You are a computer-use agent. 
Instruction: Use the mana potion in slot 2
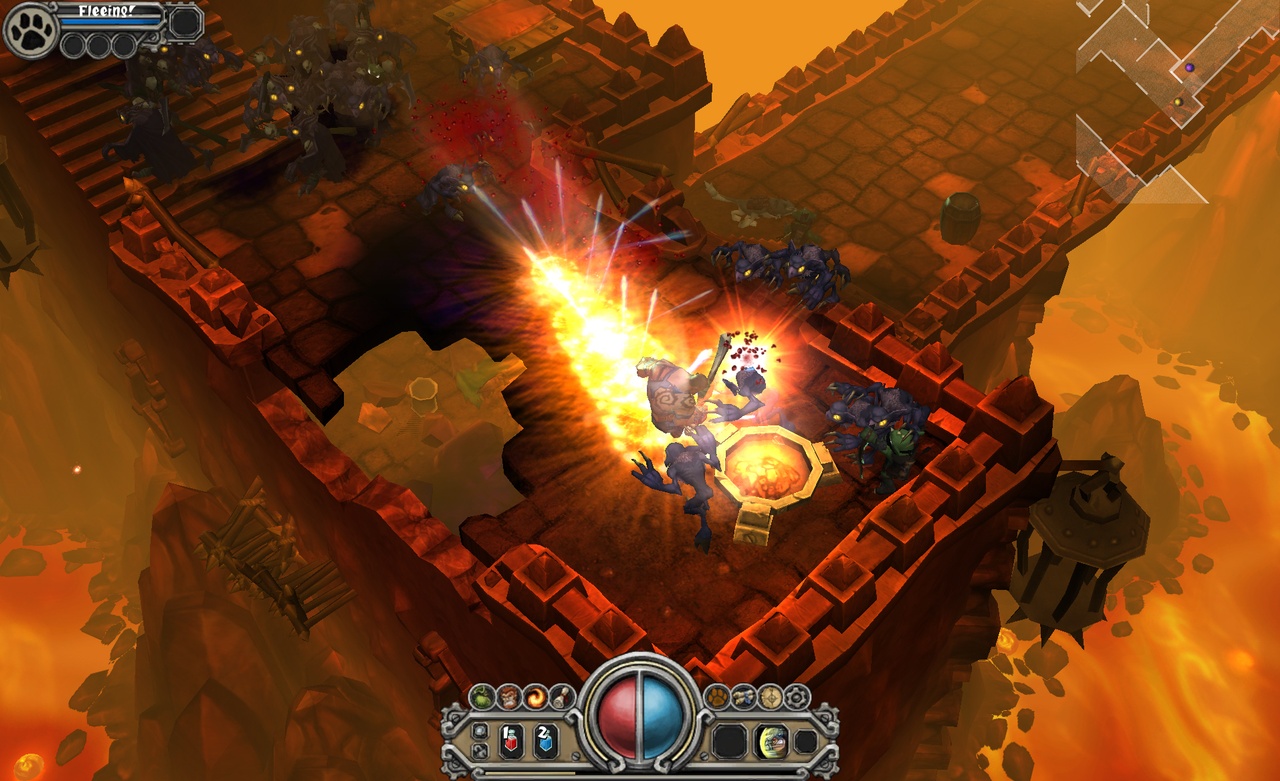545,740
